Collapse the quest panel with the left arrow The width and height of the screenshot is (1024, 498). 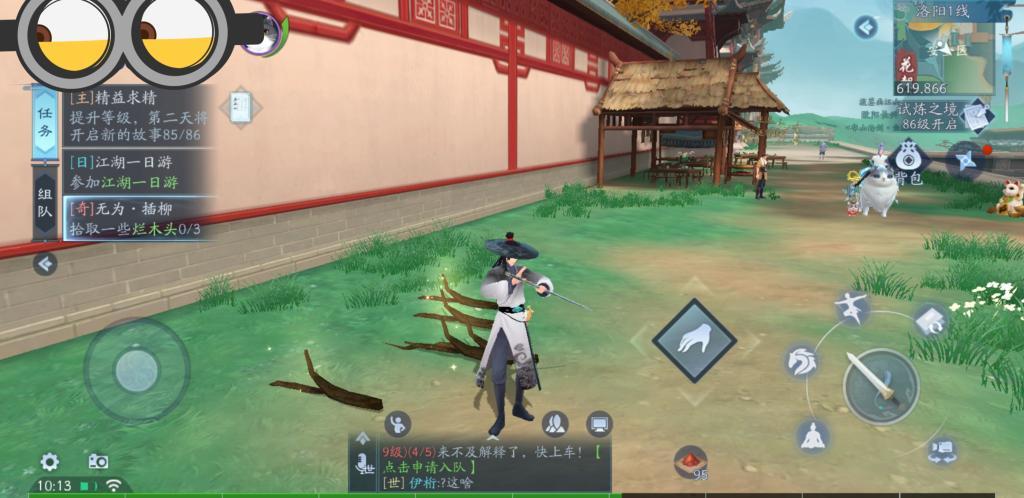click(x=45, y=264)
